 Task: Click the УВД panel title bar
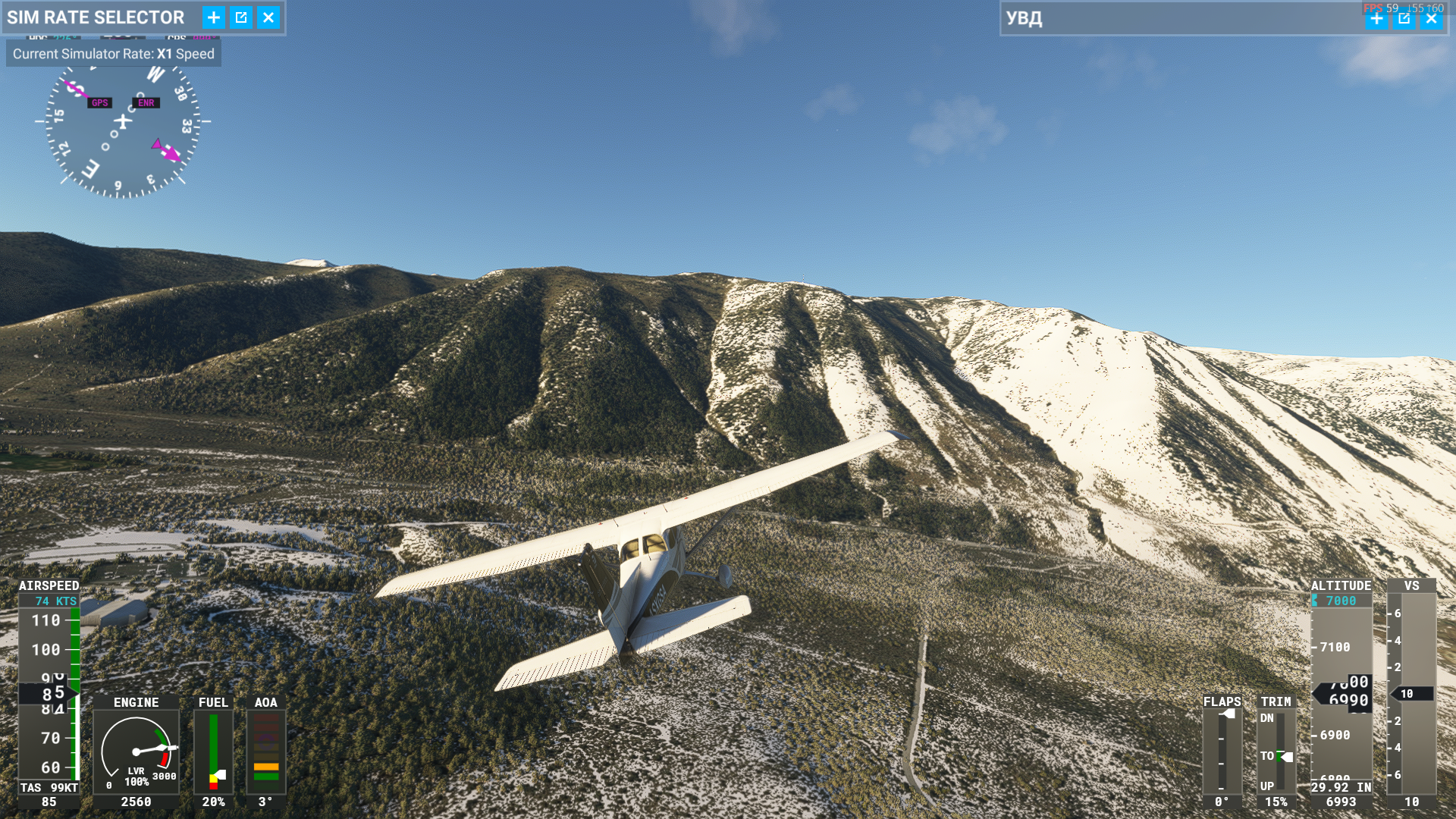click(1175, 19)
